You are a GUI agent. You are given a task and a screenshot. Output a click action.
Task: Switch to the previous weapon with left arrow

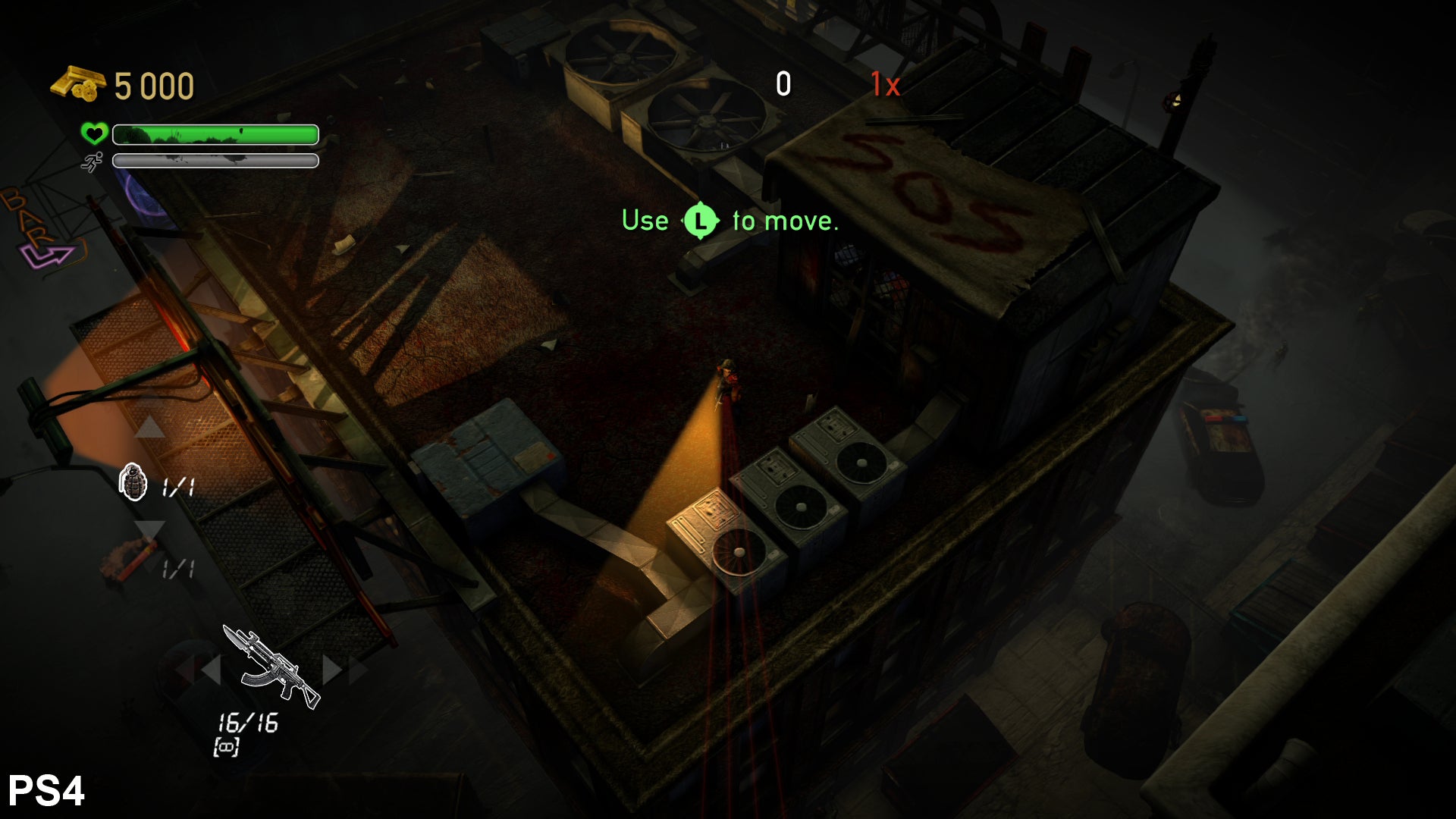(x=209, y=670)
